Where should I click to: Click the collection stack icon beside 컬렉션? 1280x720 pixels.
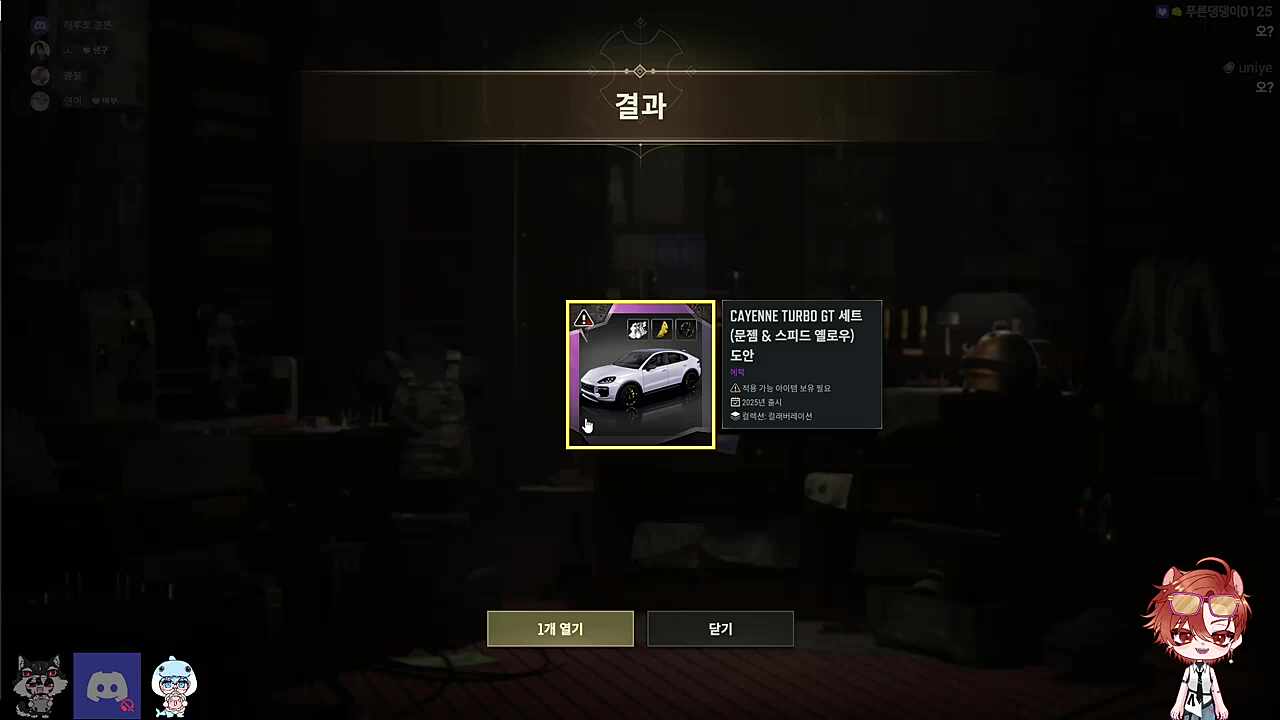coord(736,415)
